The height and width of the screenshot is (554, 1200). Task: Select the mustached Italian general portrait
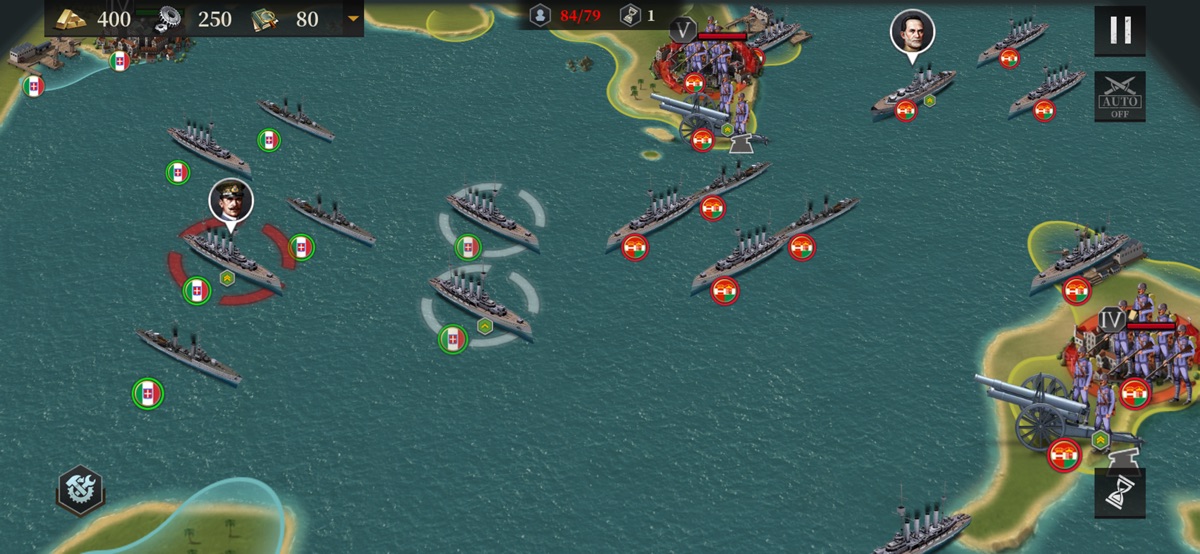[x=231, y=200]
